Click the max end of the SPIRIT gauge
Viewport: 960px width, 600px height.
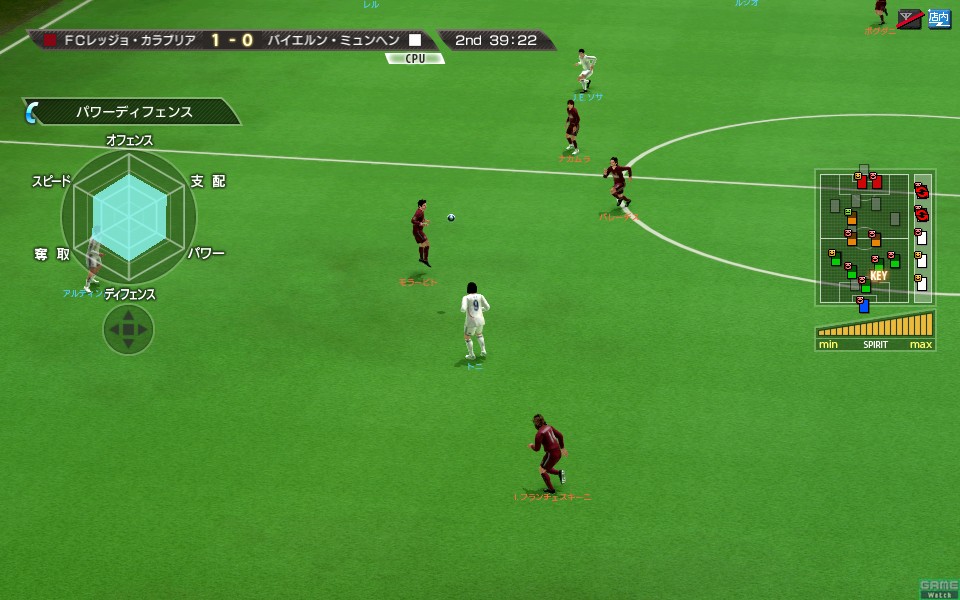[921, 345]
